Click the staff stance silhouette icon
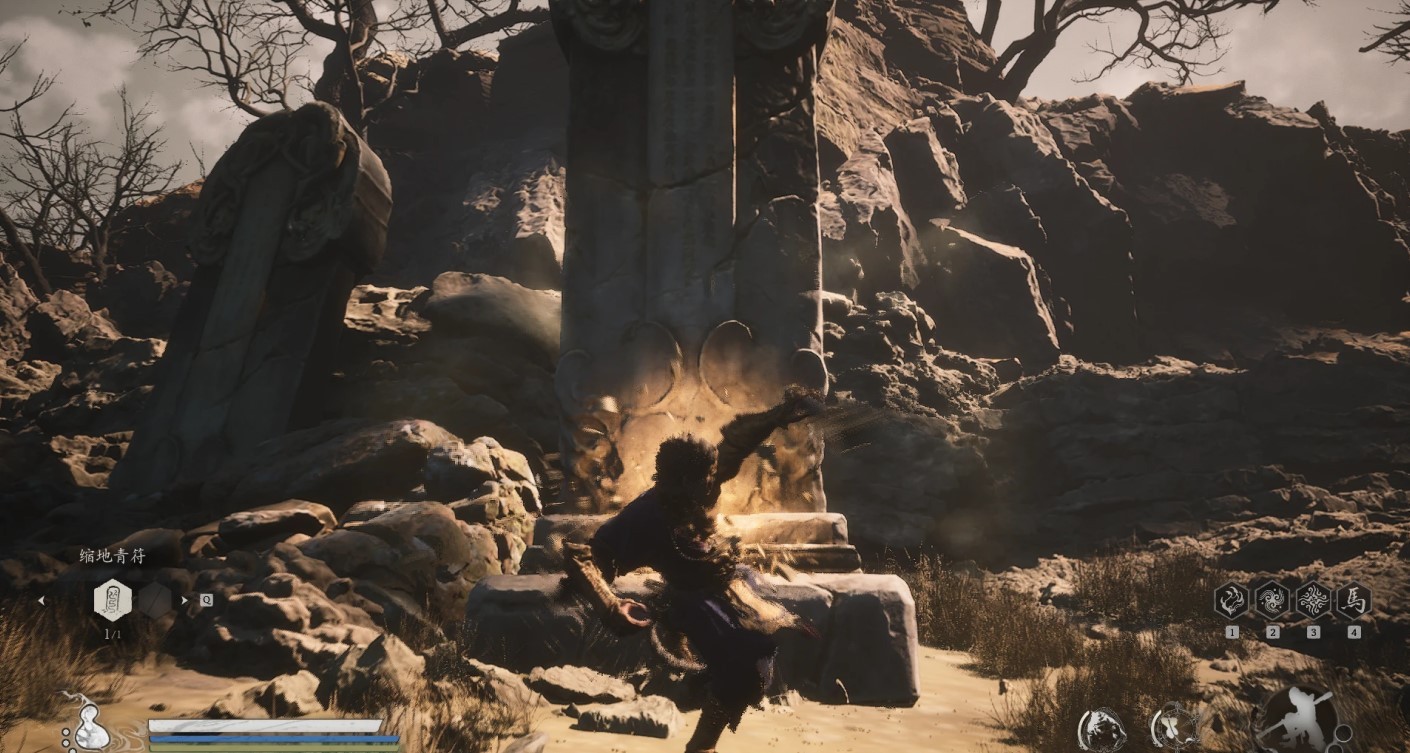The image size is (1410, 753). click(x=1295, y=719)
